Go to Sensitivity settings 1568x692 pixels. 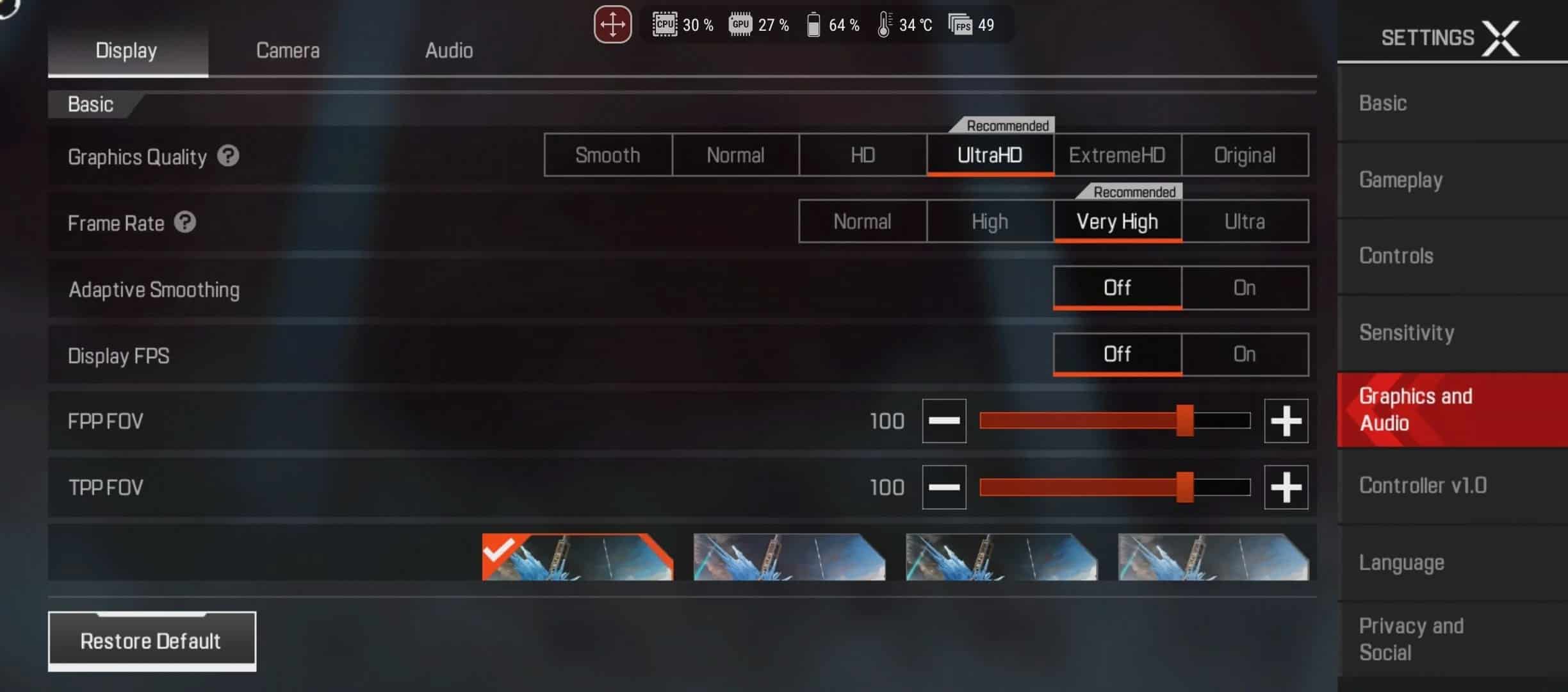click(x=1407, y=333)
